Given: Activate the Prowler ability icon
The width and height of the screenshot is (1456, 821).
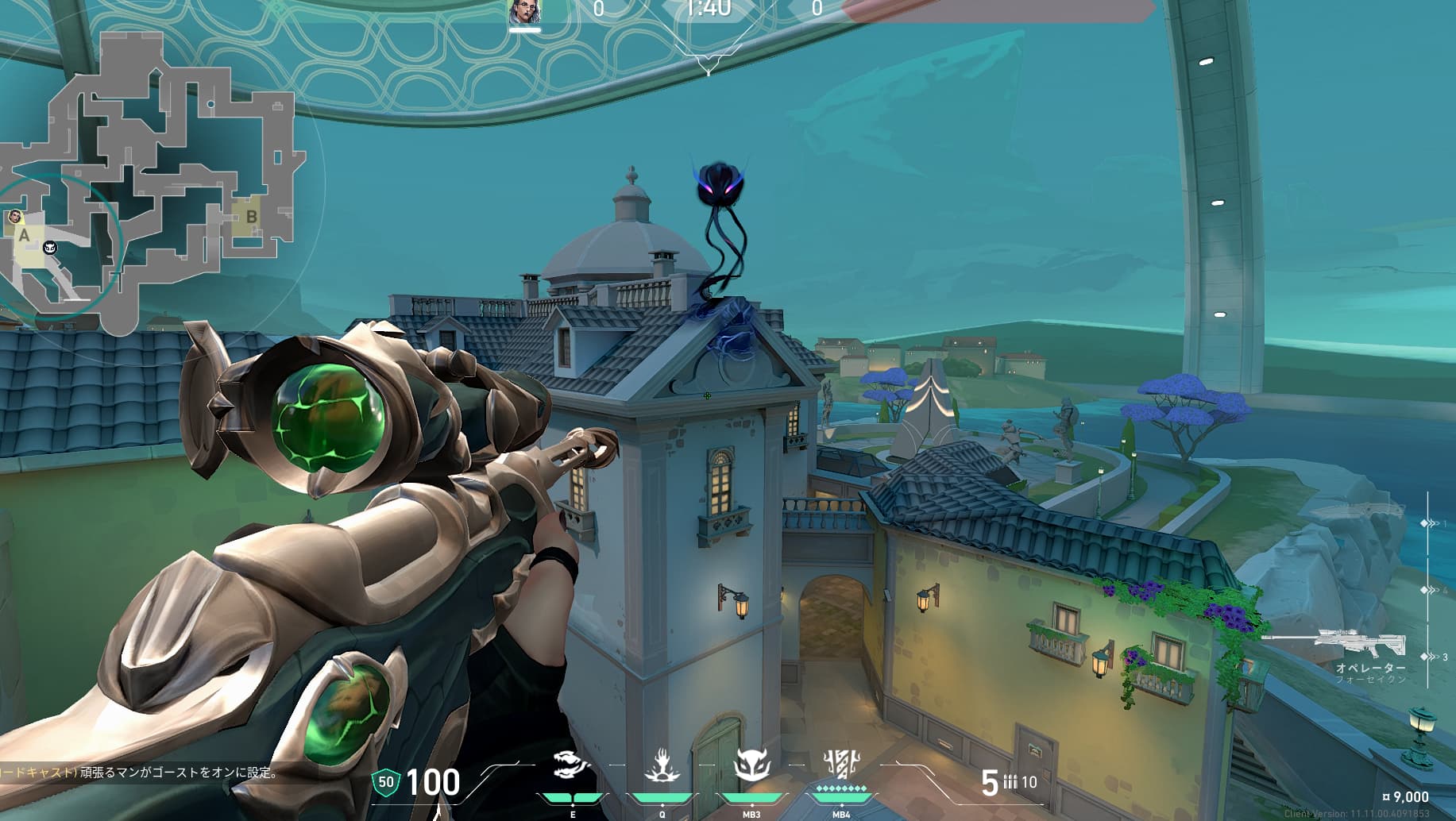Looking at the screenshot, I should point(571,766).
